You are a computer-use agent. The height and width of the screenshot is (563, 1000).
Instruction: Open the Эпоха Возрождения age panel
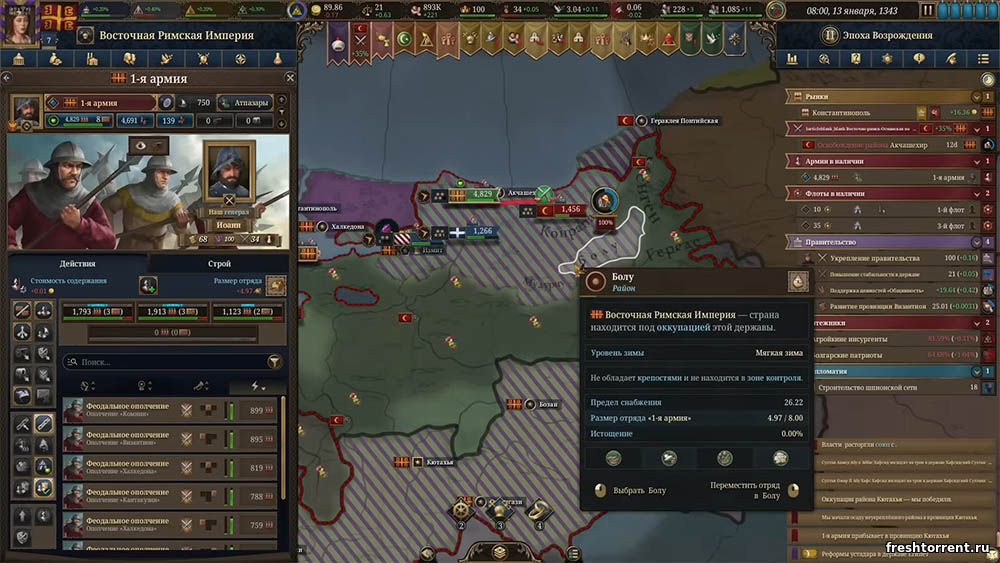(x=890, y=35)
